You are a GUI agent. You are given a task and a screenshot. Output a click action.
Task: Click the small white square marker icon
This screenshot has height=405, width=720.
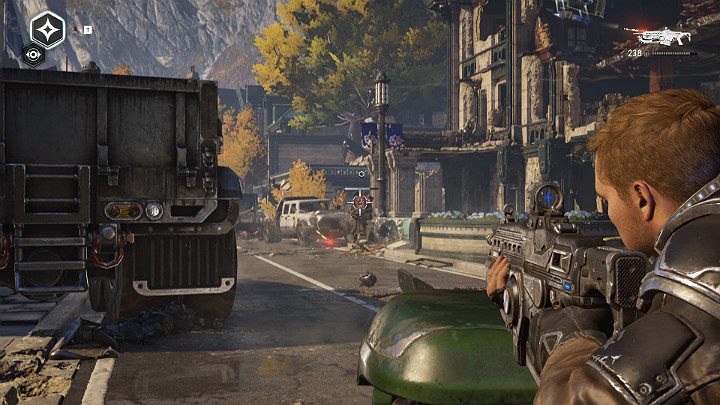pos(87,30)
